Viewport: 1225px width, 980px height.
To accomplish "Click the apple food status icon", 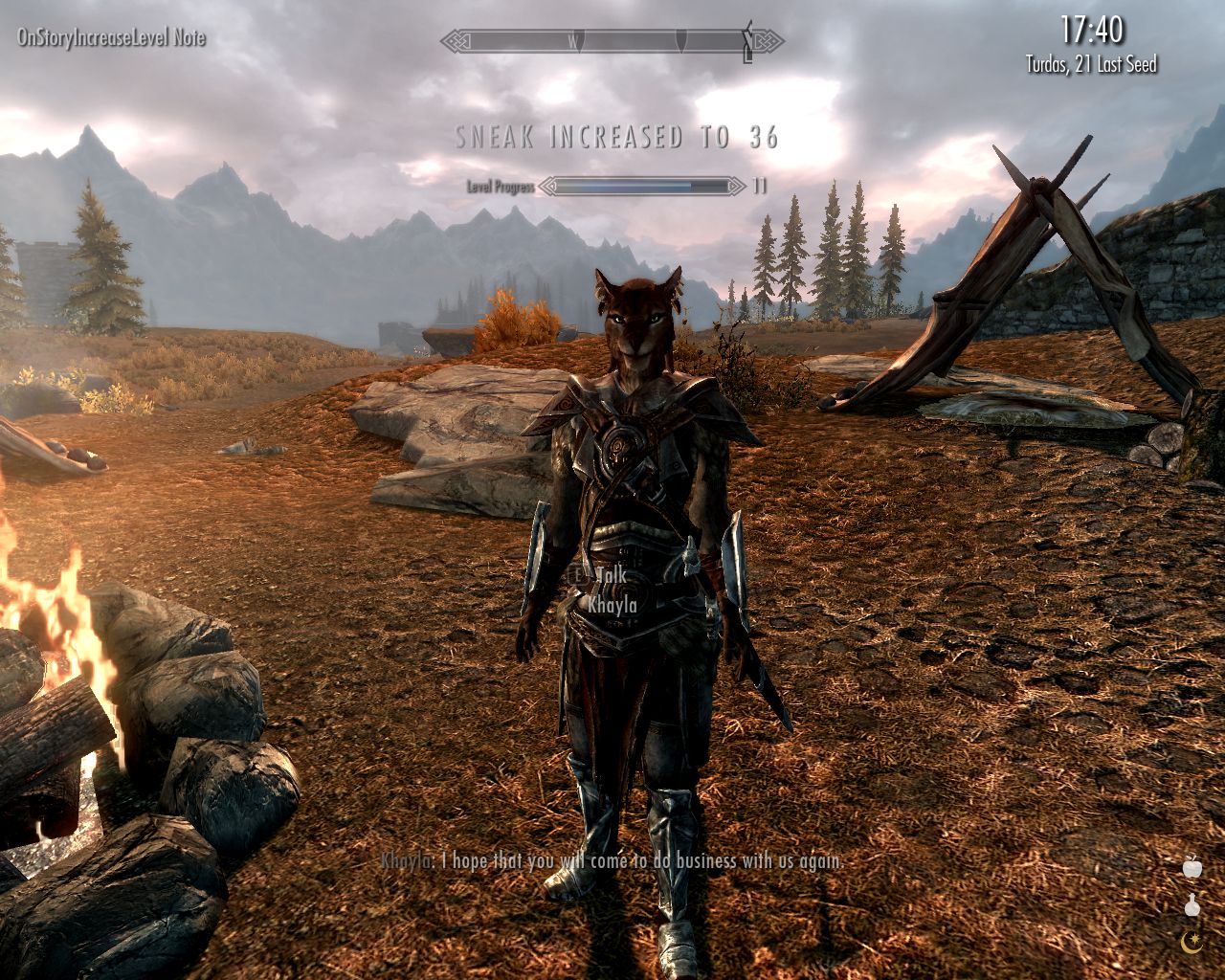I will [x=1192, y=868].
